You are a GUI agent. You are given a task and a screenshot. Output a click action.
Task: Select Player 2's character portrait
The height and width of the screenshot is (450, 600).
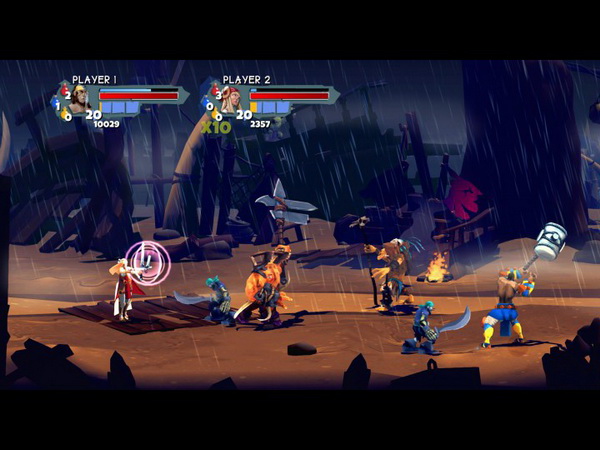(x=230, y=99)
